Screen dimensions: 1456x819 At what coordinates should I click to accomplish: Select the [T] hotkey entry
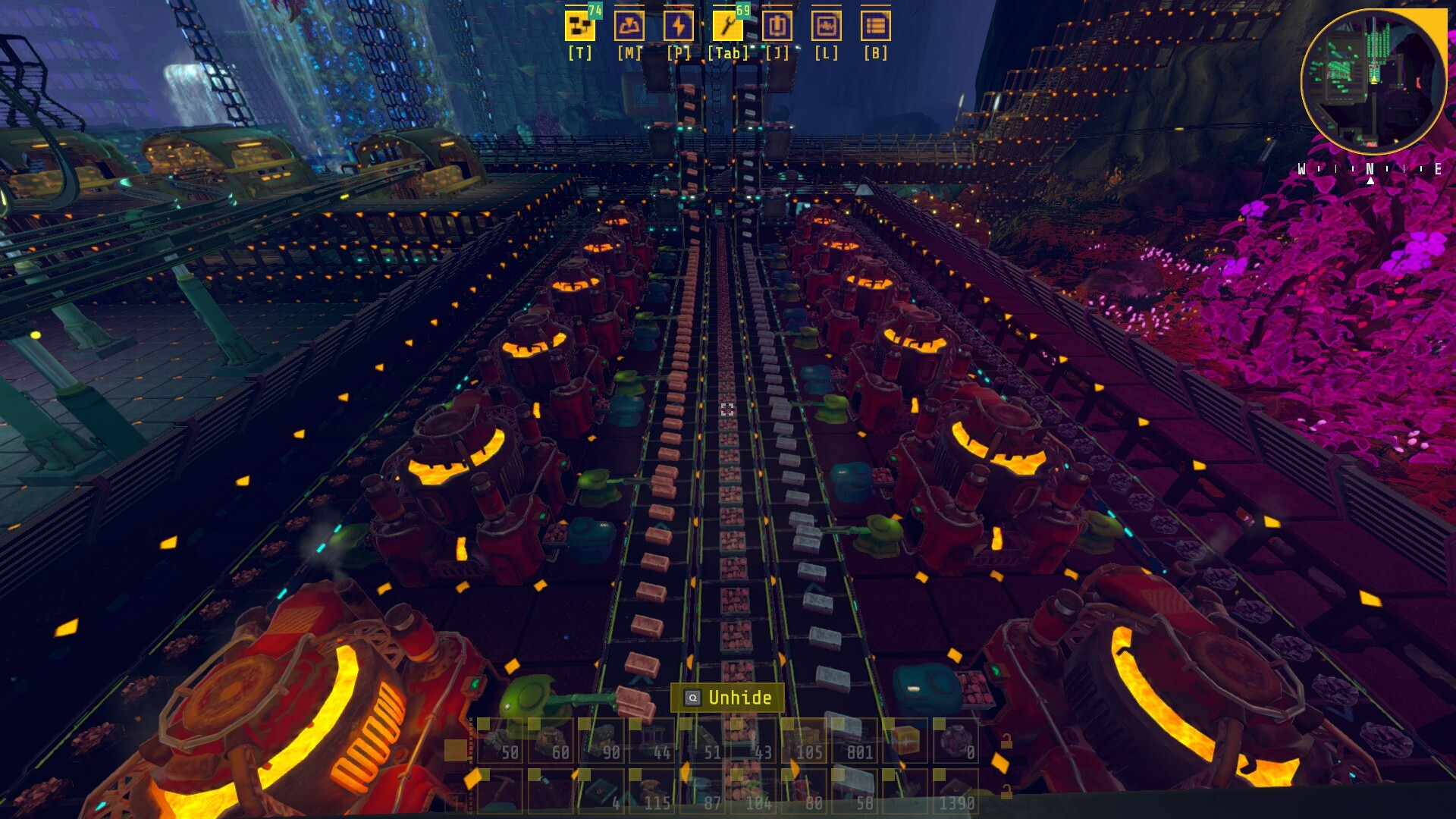579,53
